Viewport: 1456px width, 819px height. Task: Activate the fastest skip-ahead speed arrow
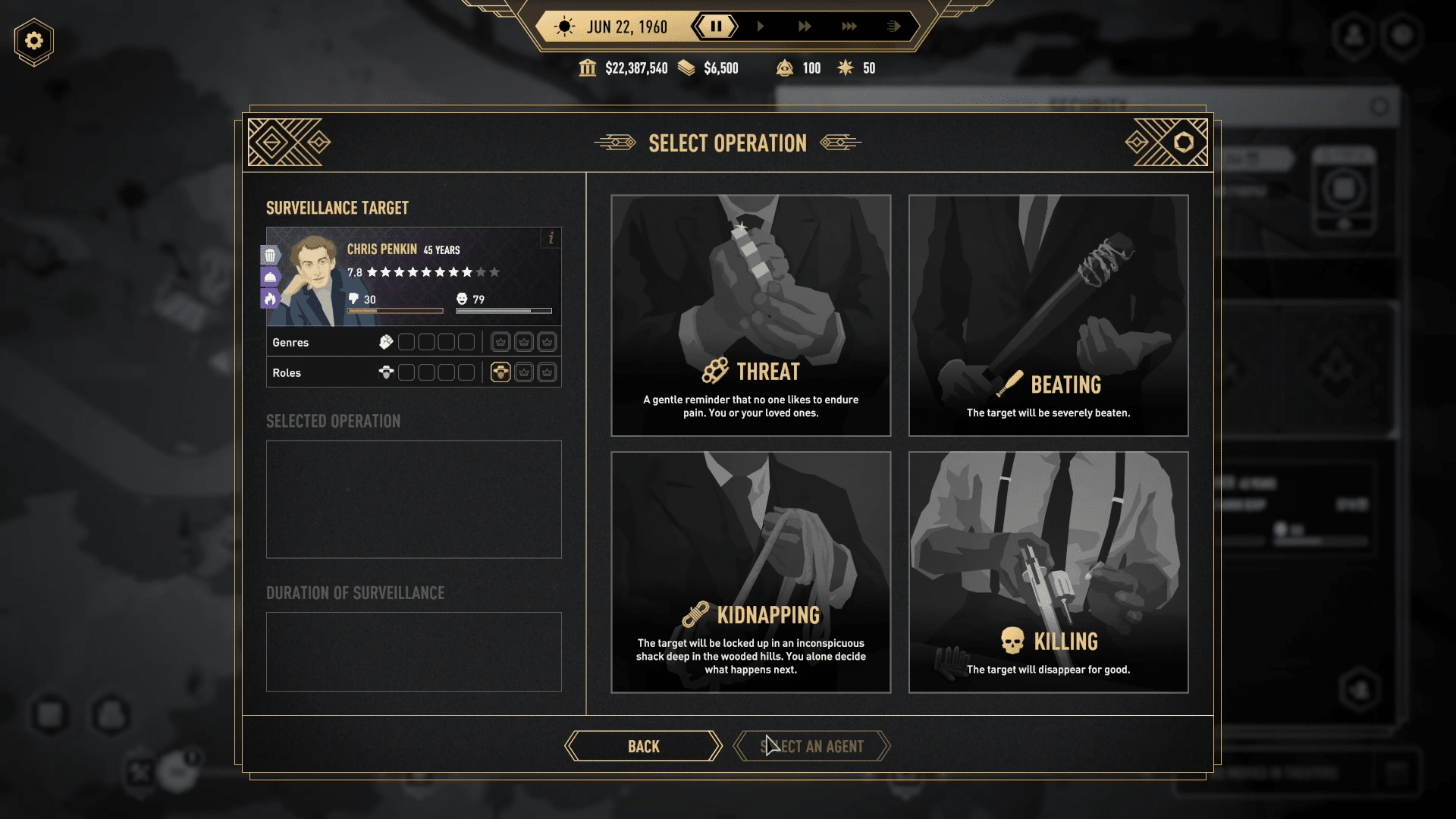pos(893,27)
